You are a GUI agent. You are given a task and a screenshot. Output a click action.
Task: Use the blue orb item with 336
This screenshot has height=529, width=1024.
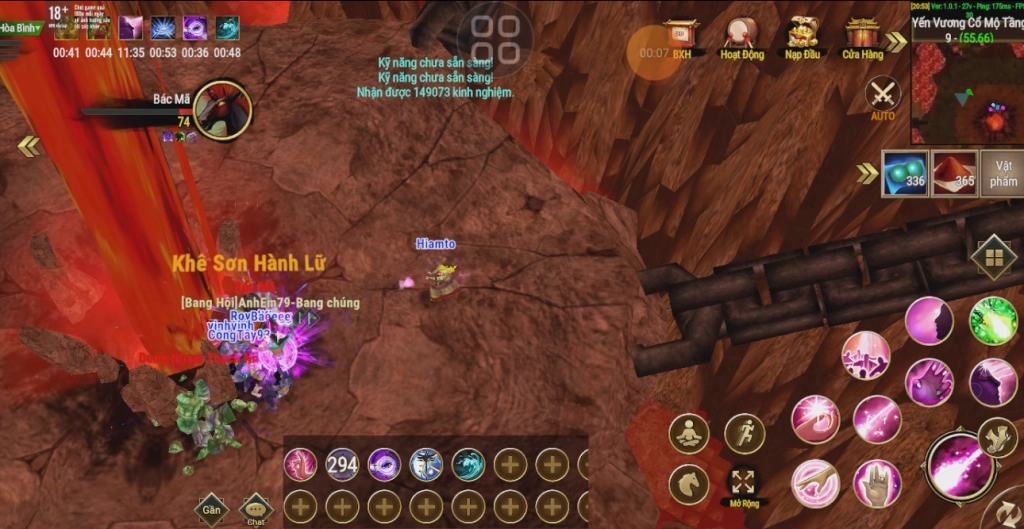click(904, 173)
